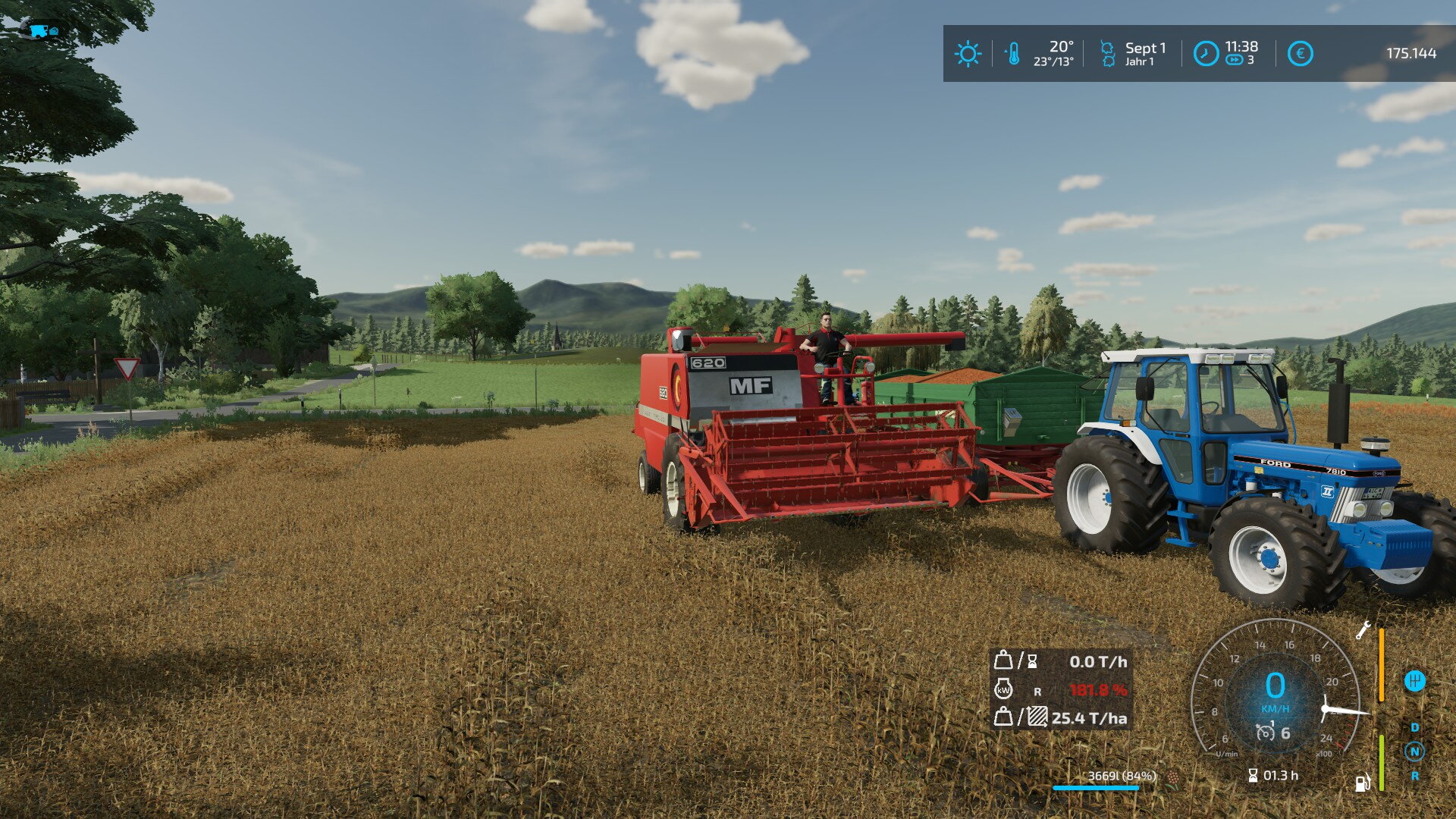Click the fuel pump icon
Image resolution: width=1456 pixels, height=819 pixels.
pyautogui.click(x=1363, y=782)
